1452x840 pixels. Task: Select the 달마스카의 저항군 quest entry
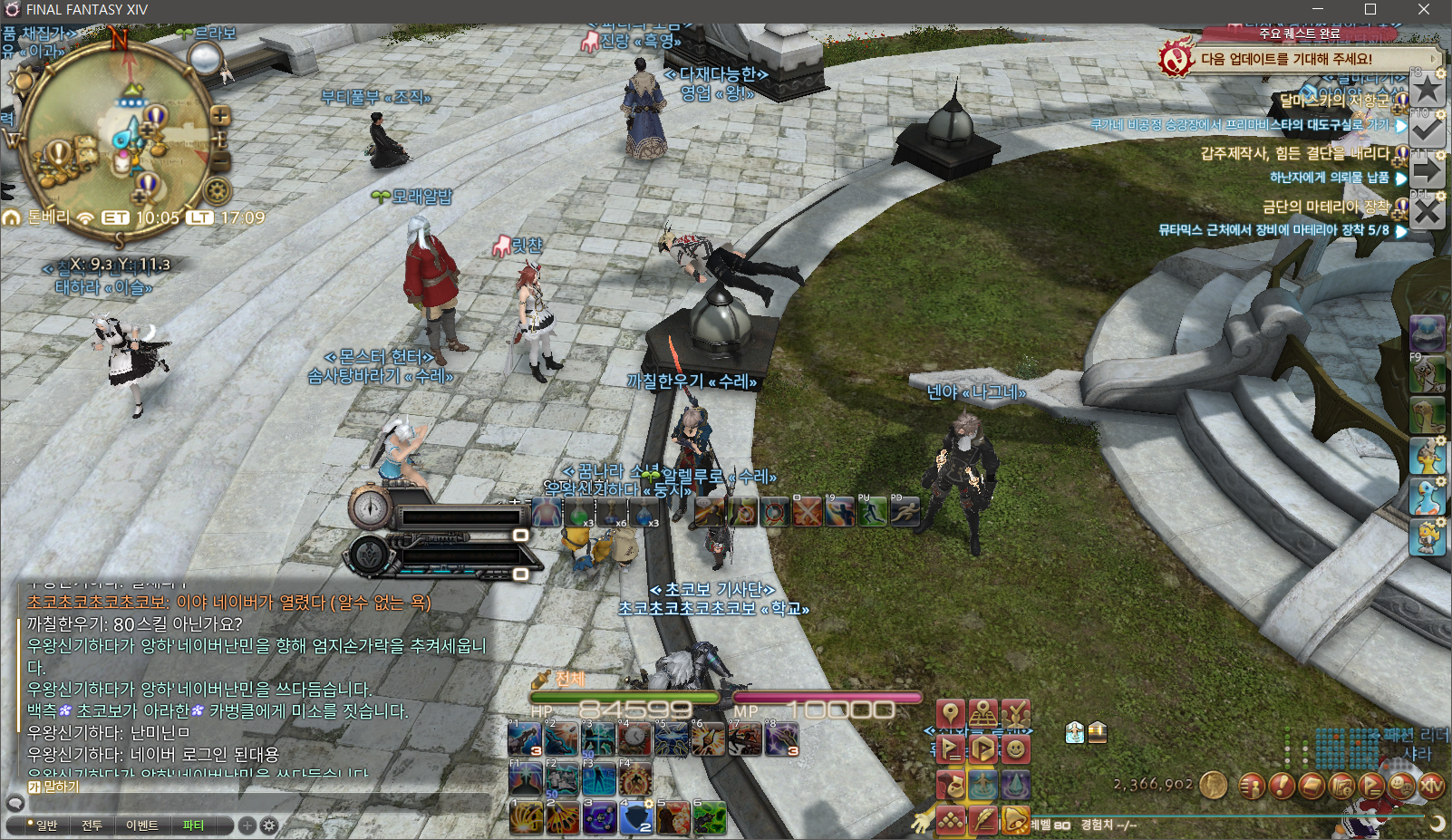1333,100
